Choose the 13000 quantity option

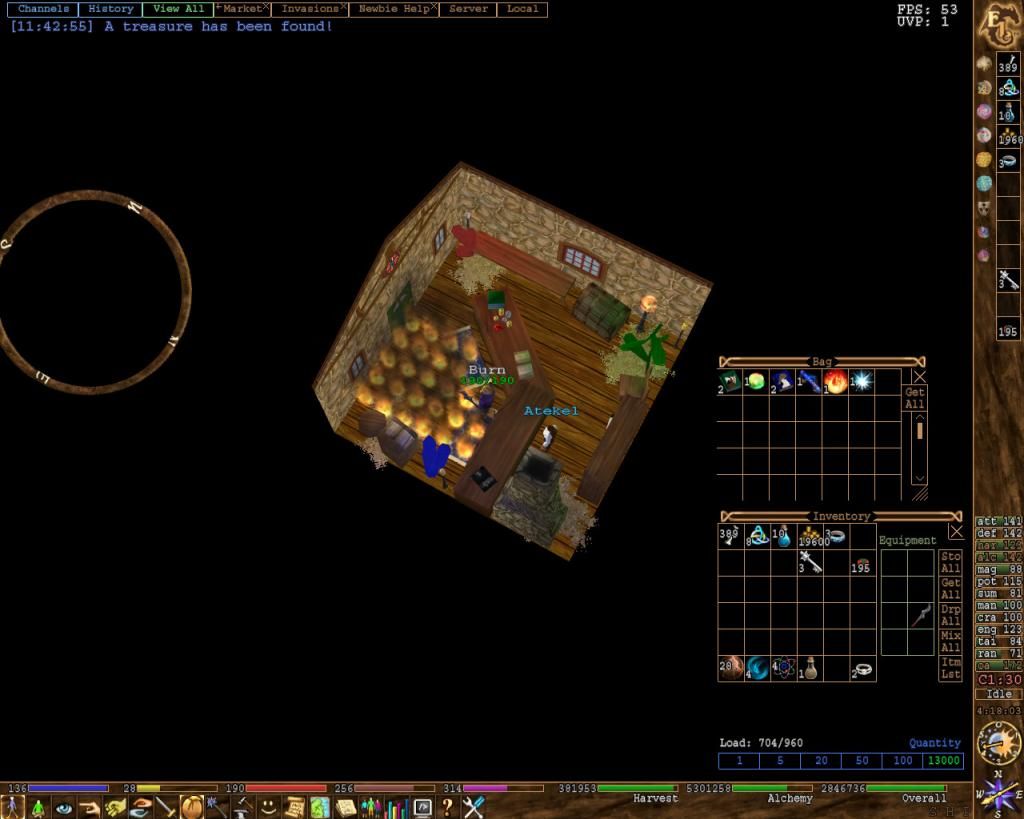943,761
